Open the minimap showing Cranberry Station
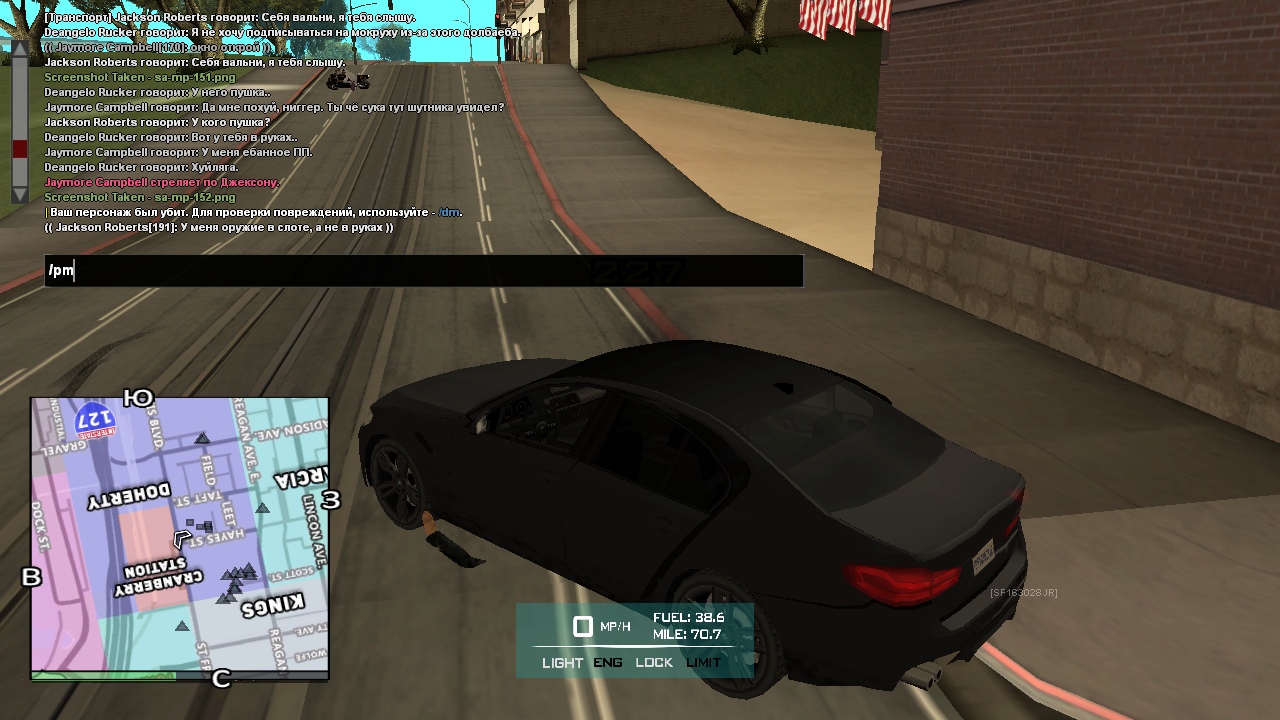Screen dimensions: 1280x720 pos(180,538)
